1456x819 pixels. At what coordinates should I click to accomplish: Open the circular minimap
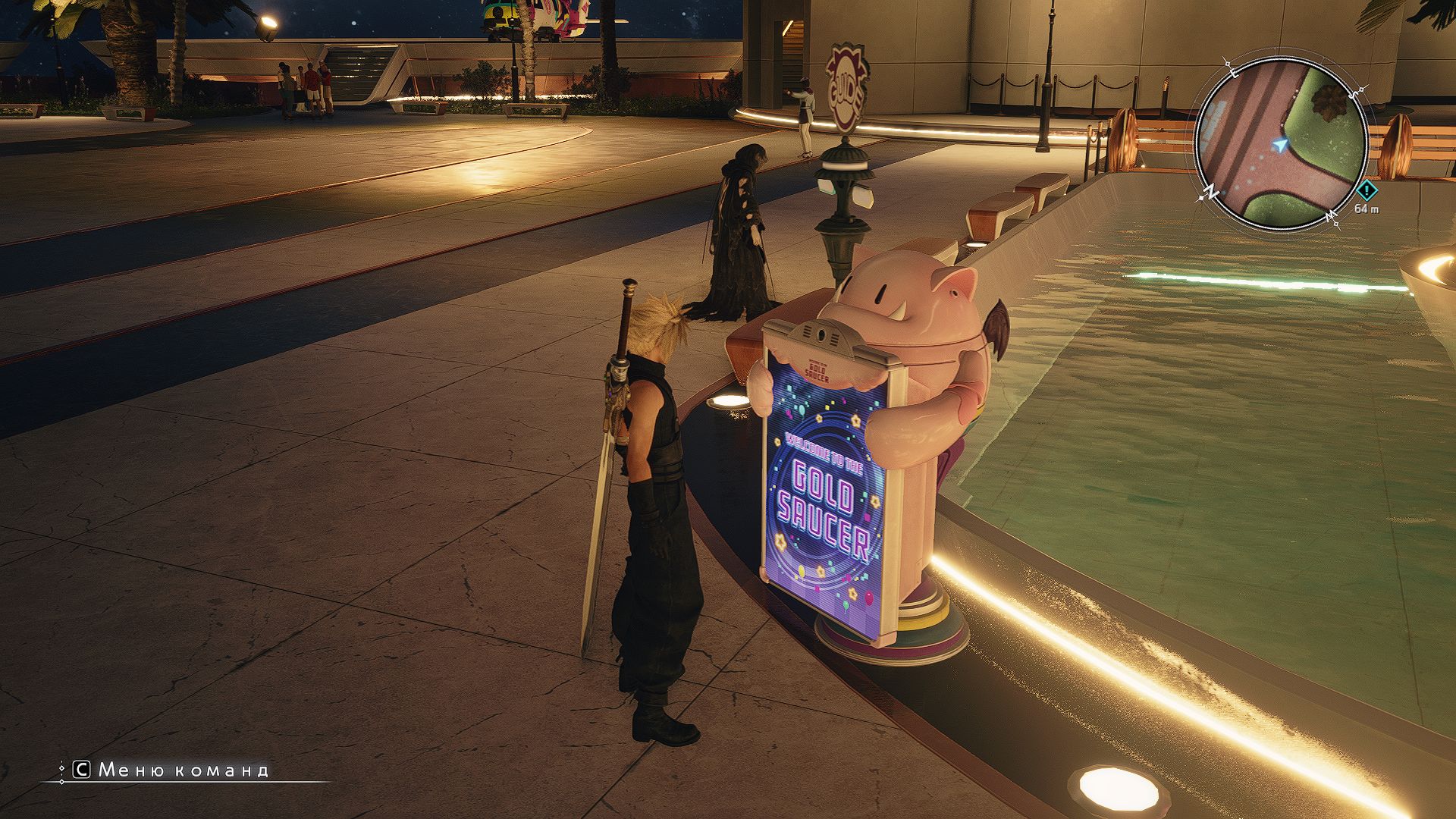point(1280,144)
